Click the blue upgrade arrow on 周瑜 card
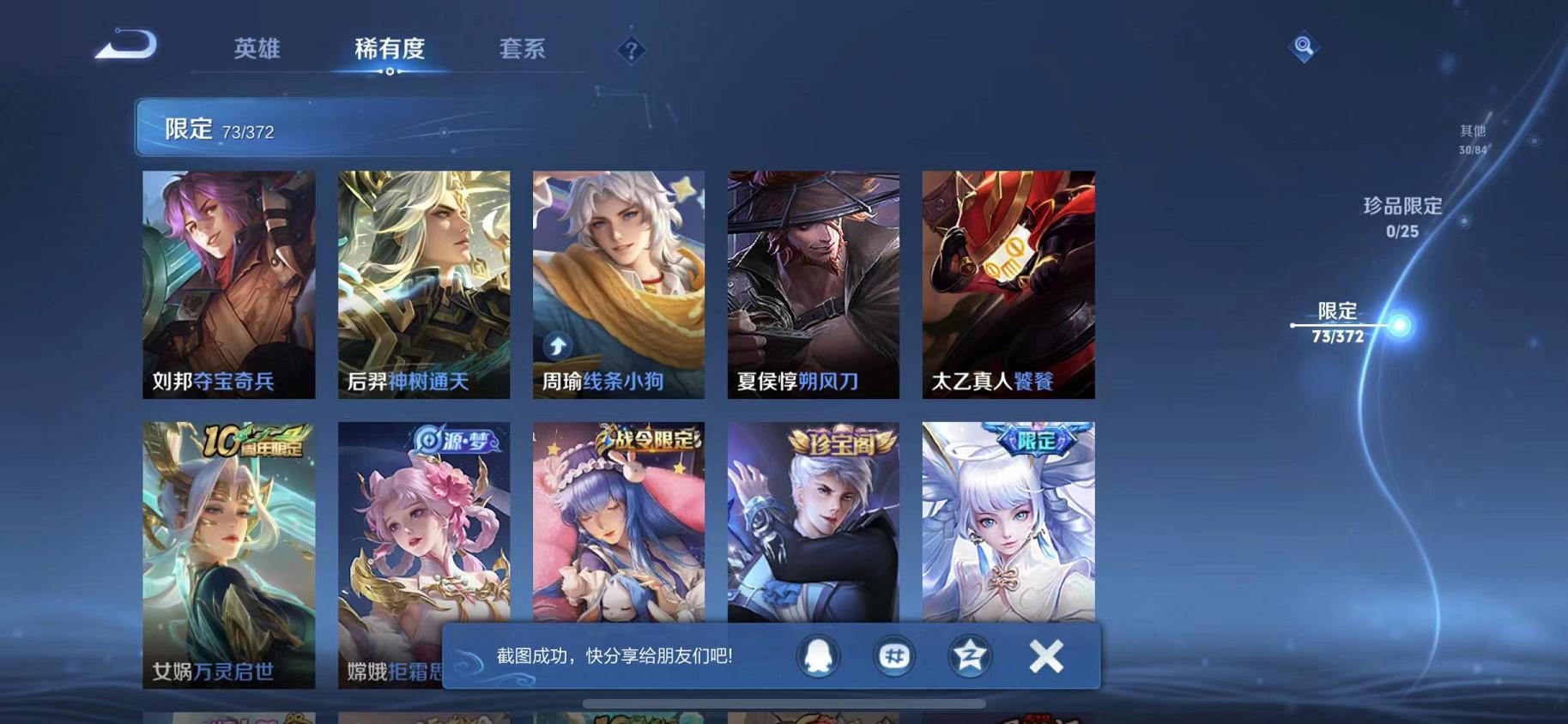Image resolution: width=1568 pixels, height=724 pixels. [557, 346]
